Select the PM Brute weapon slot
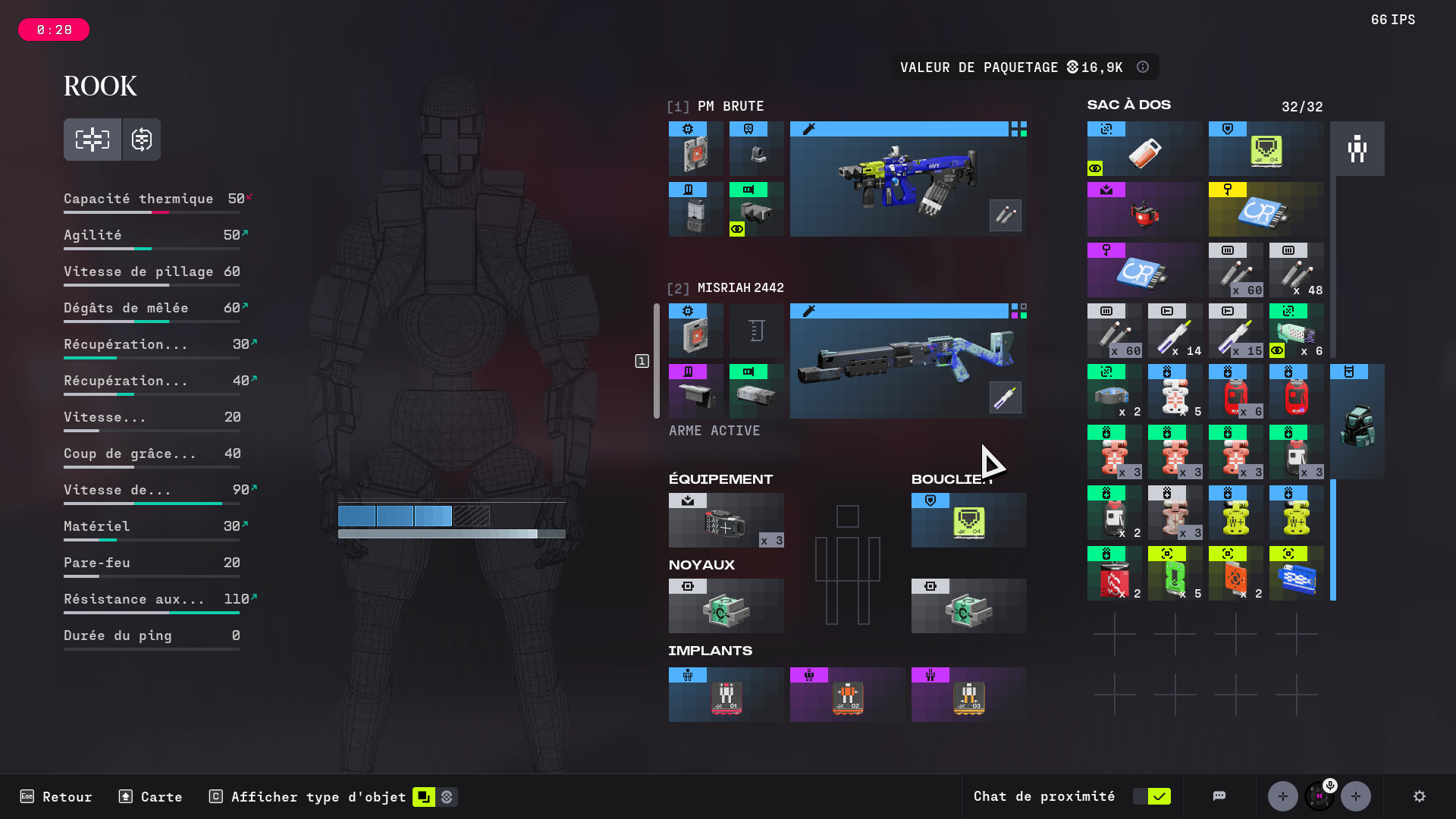Screen dimensions: 1456x819 [908, 179]
